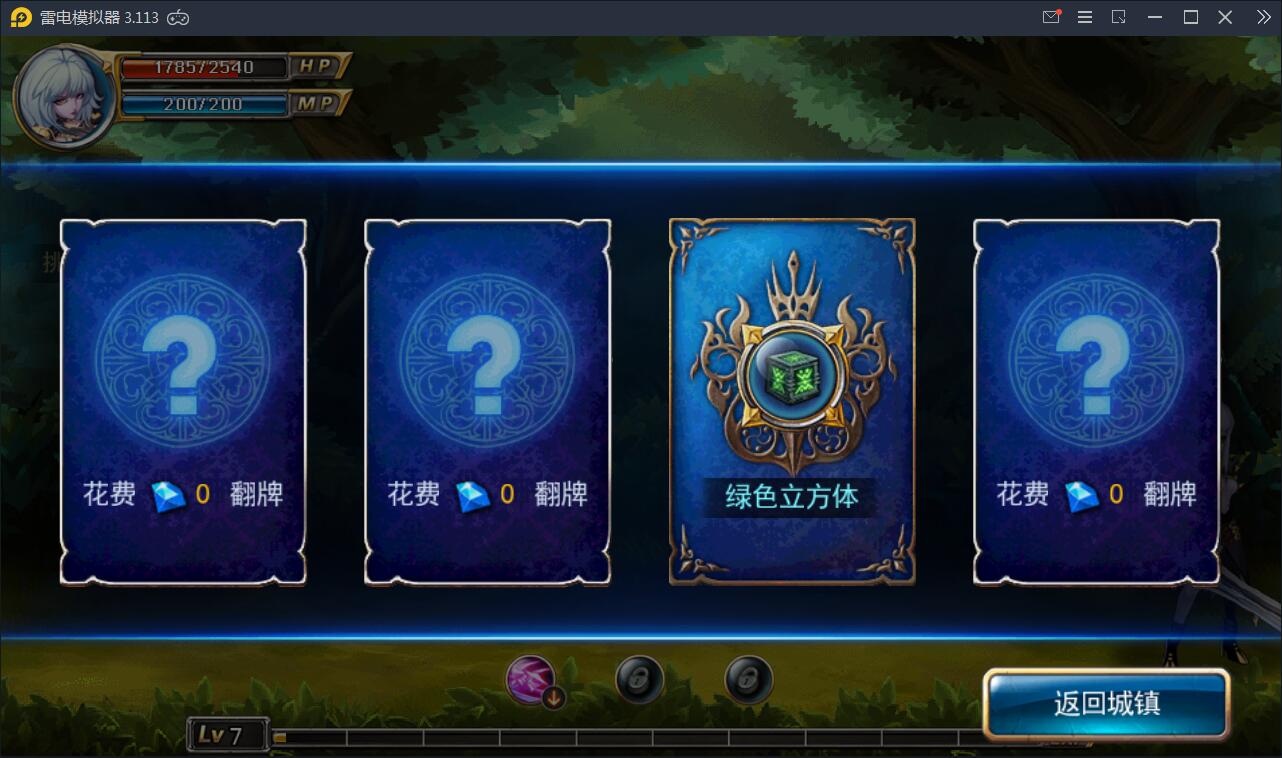
Task: Click the screen-resize icon in the titlebar
Action: (x=1120, y=17)
